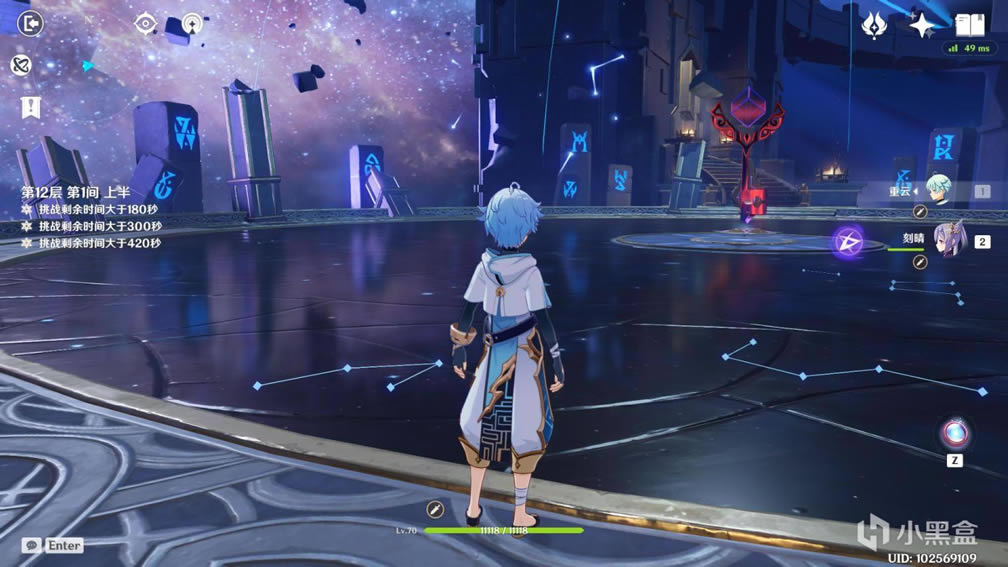
Task: Open the Wish four-pointed star icon
Action: click(x=922, y=24)
